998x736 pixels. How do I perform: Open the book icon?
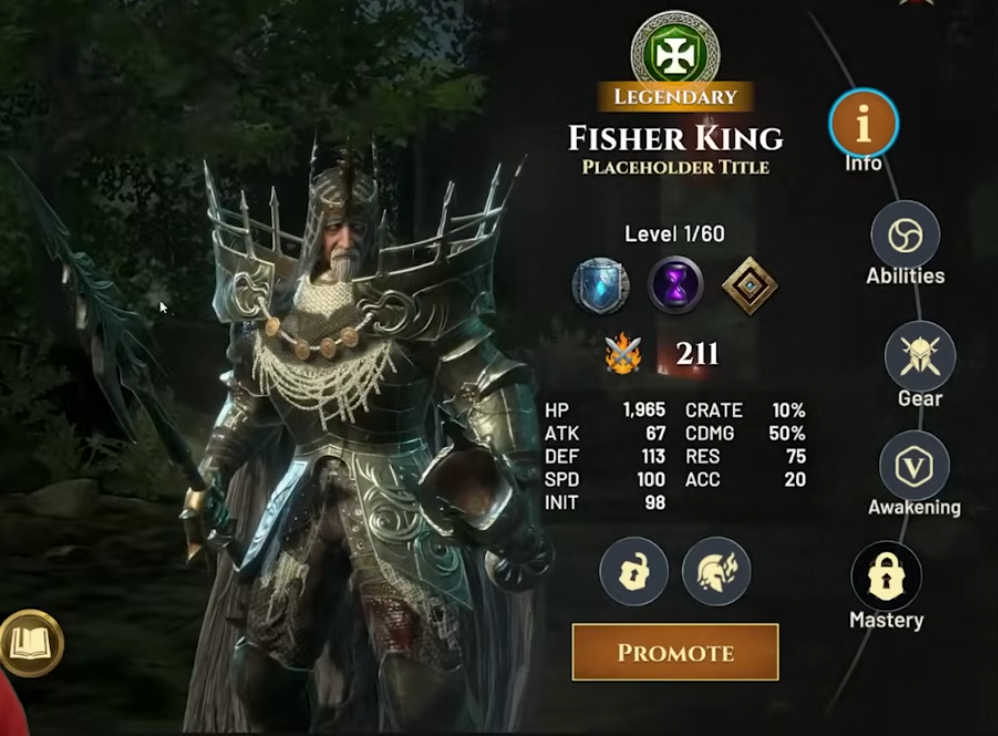pyautogui.click(x=31, y=643)
